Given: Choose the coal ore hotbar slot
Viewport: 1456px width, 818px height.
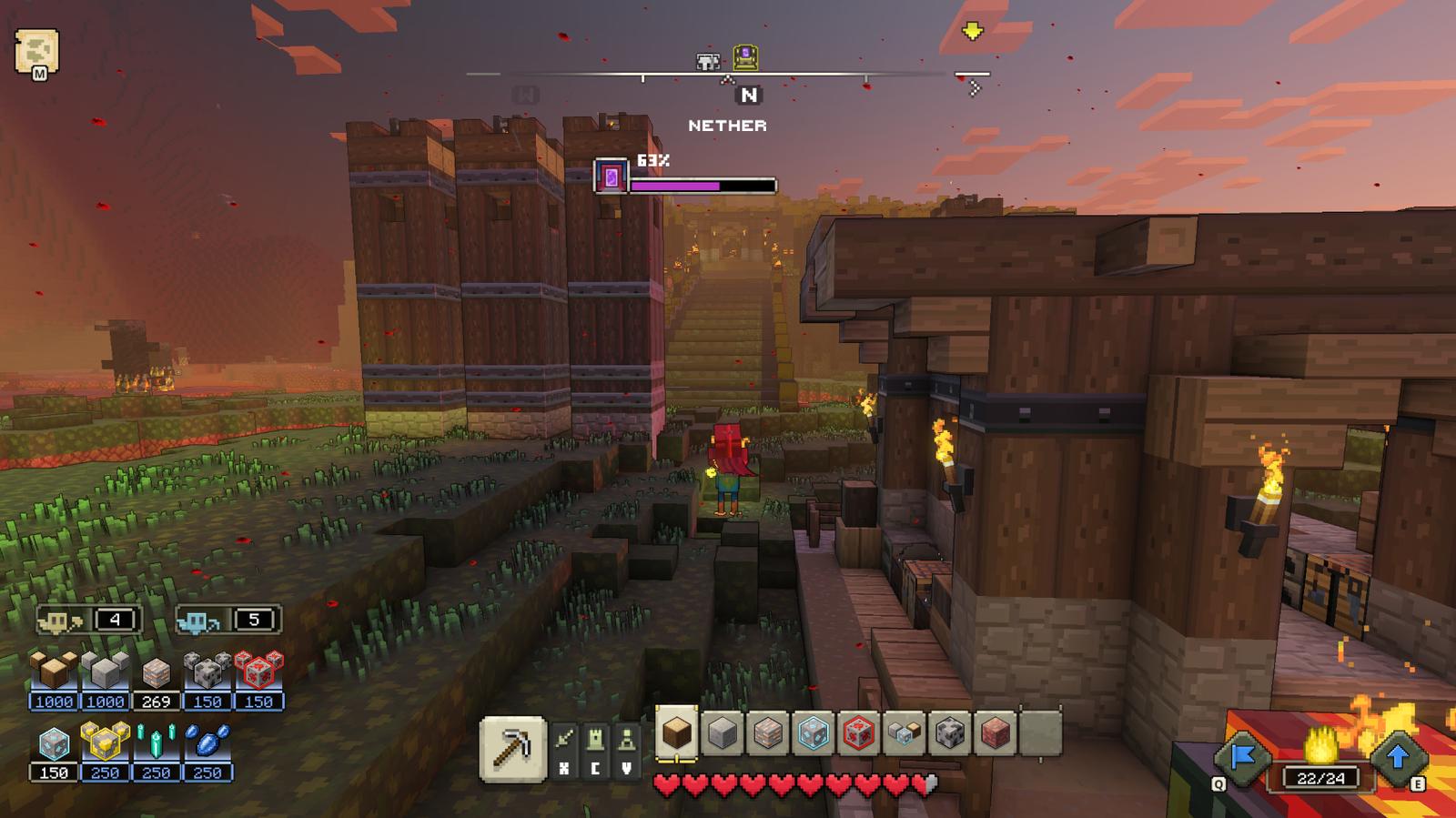Looking at the screenshot, I should tap(949, 732).
